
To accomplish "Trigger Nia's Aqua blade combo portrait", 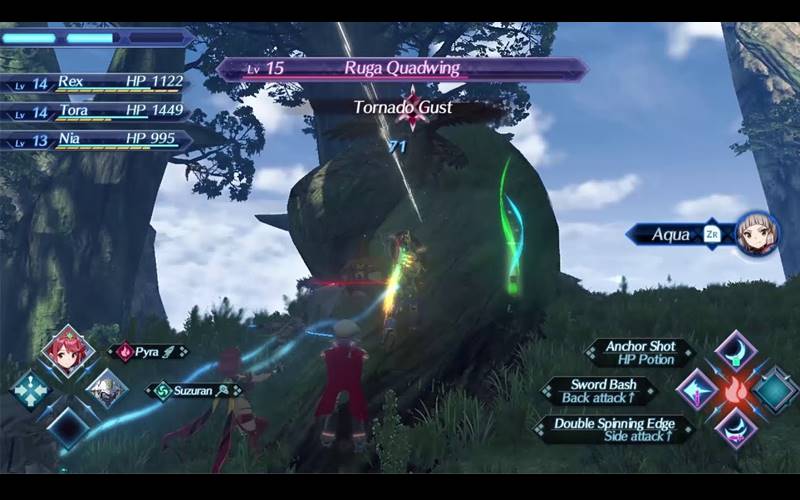I will (x=757, y=234).
